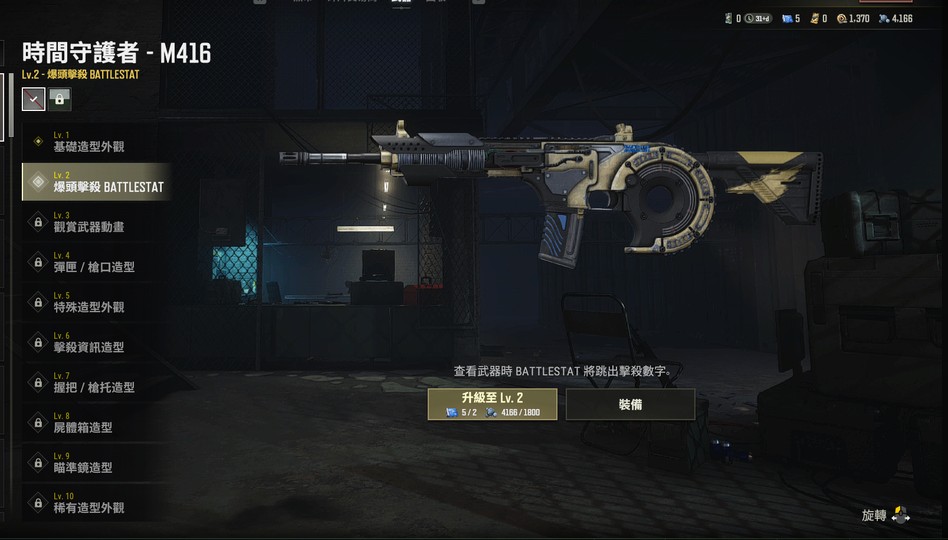The width and height of the screenshot is (948, 540).
Task: Equip the M416 skin with 裝備
Action: (x=630, y=404)
